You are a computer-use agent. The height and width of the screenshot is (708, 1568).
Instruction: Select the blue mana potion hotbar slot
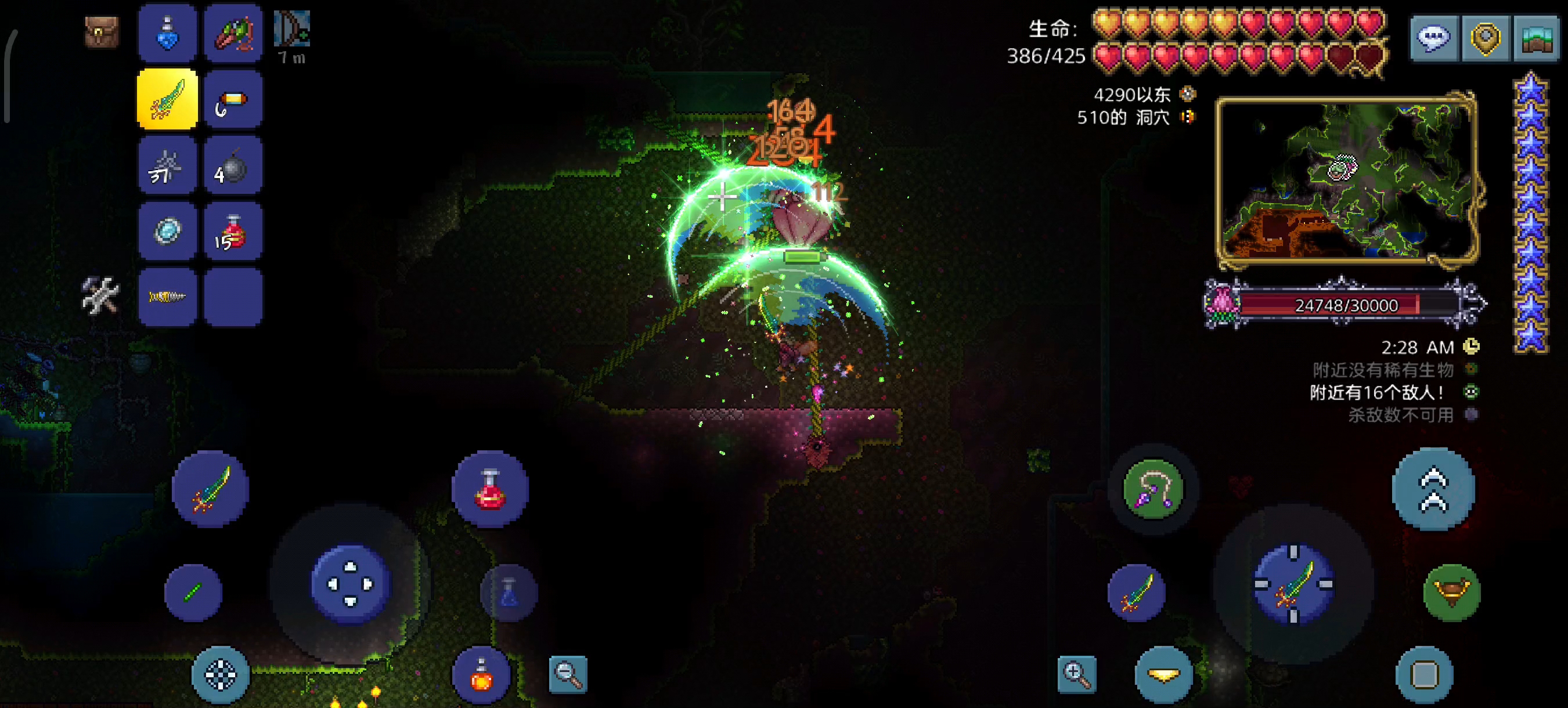pos(167,34)
